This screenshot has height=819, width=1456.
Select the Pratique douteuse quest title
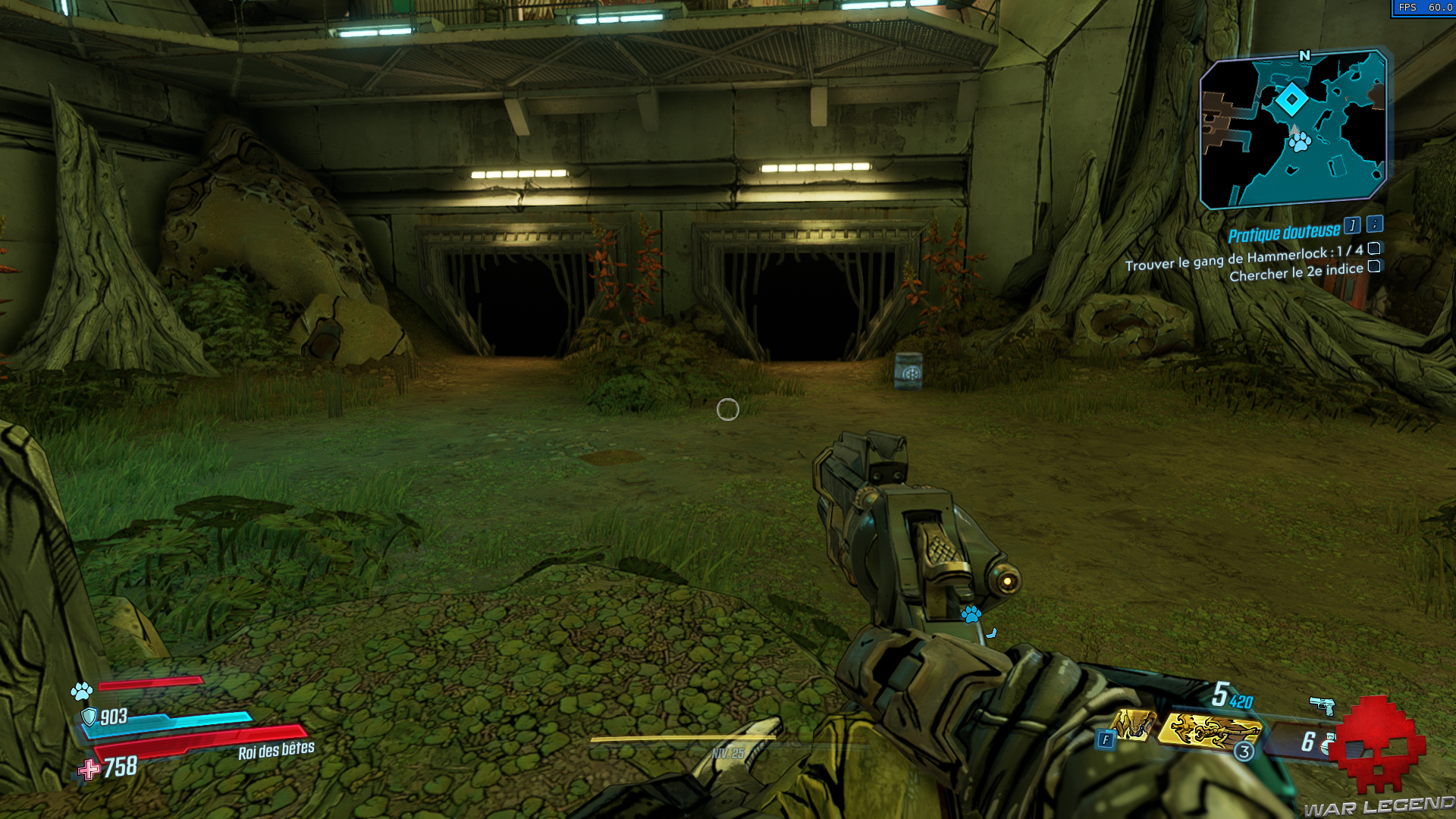[1284, 233]
